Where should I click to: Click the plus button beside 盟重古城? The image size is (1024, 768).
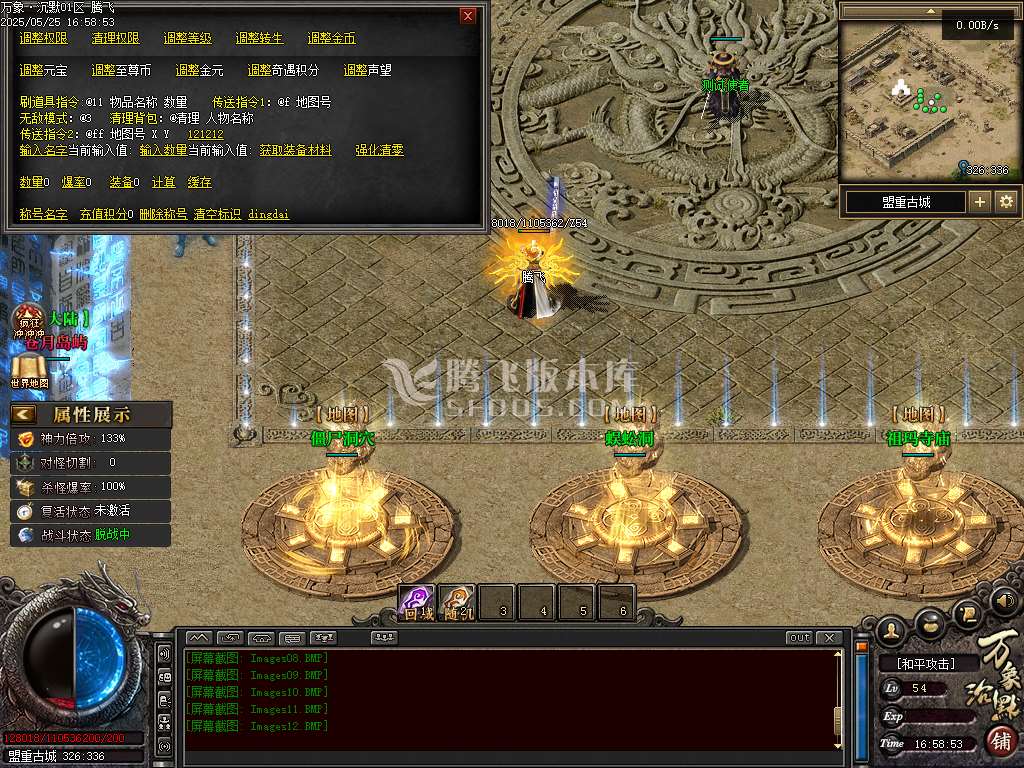pos(980,202)
